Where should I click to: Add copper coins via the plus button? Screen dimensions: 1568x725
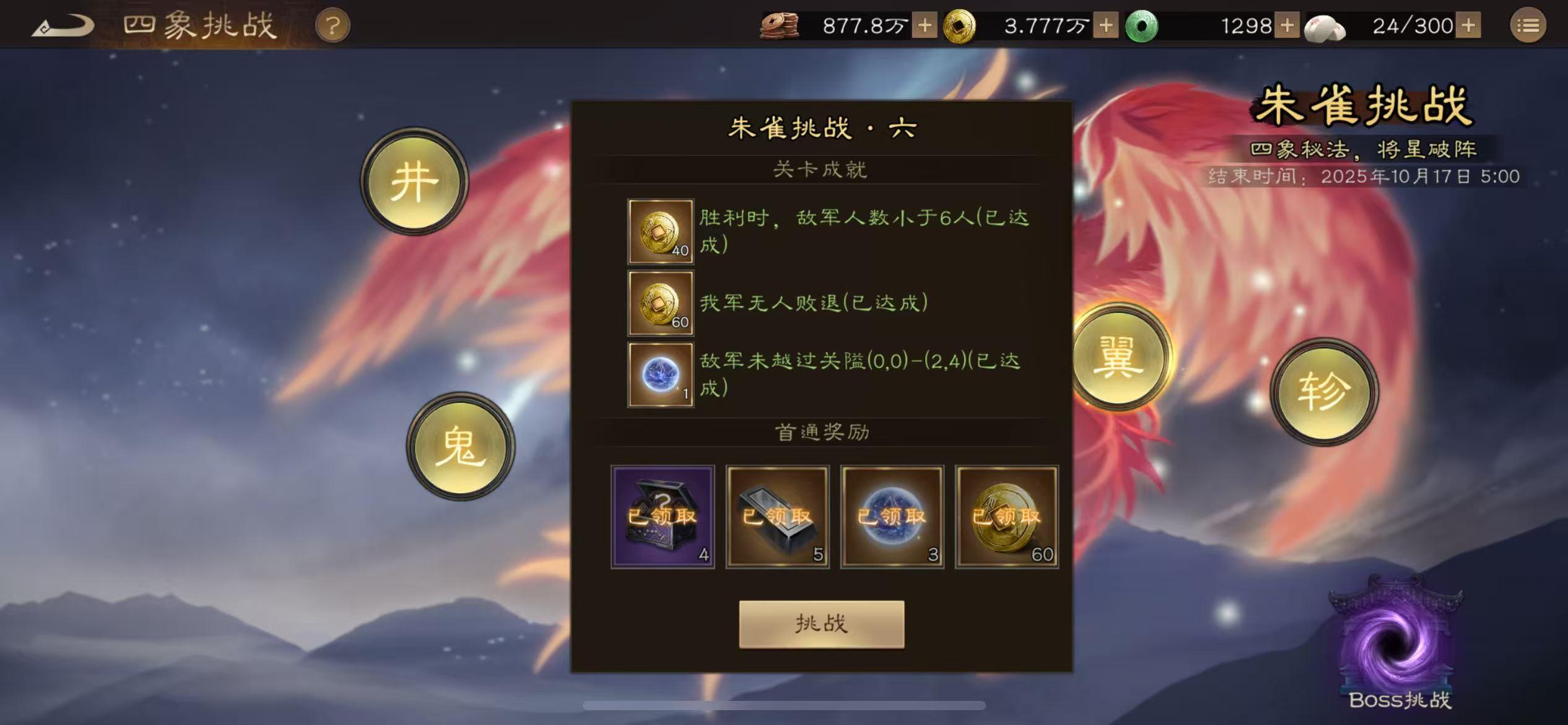(926, 25)
